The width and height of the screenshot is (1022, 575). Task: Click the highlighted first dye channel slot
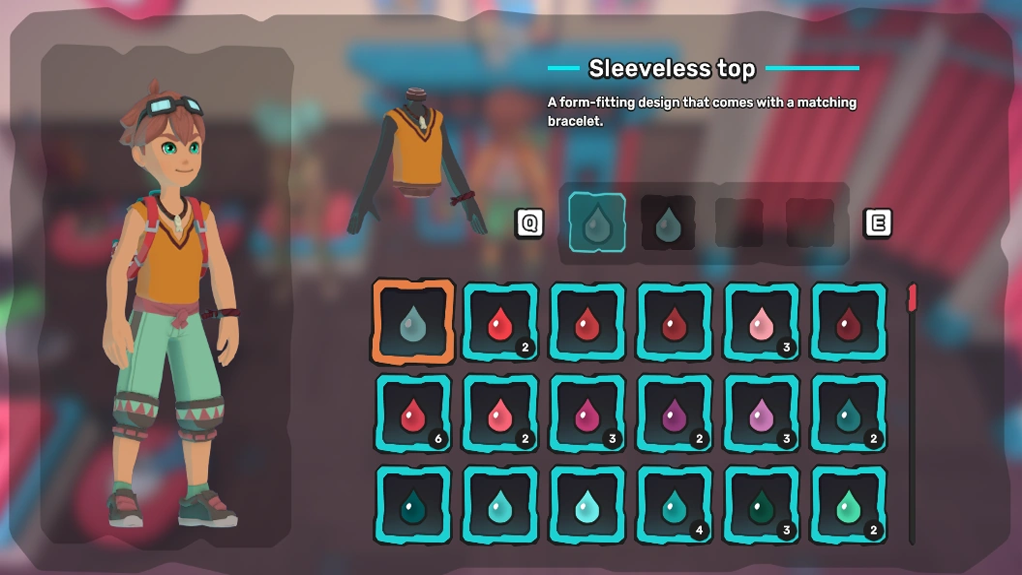tap(597, 223)
